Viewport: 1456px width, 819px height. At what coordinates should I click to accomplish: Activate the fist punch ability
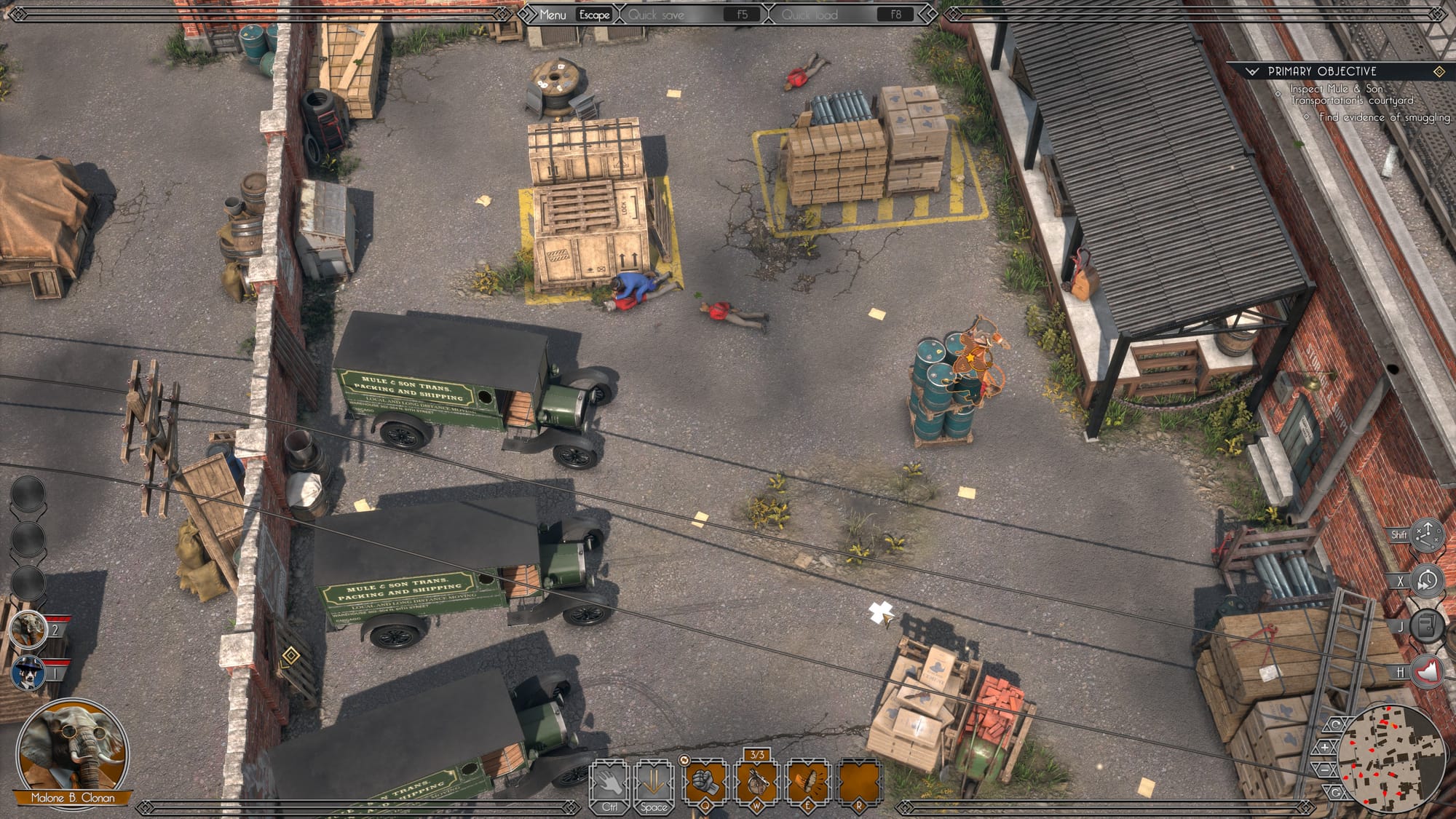[x=705, y=783]
